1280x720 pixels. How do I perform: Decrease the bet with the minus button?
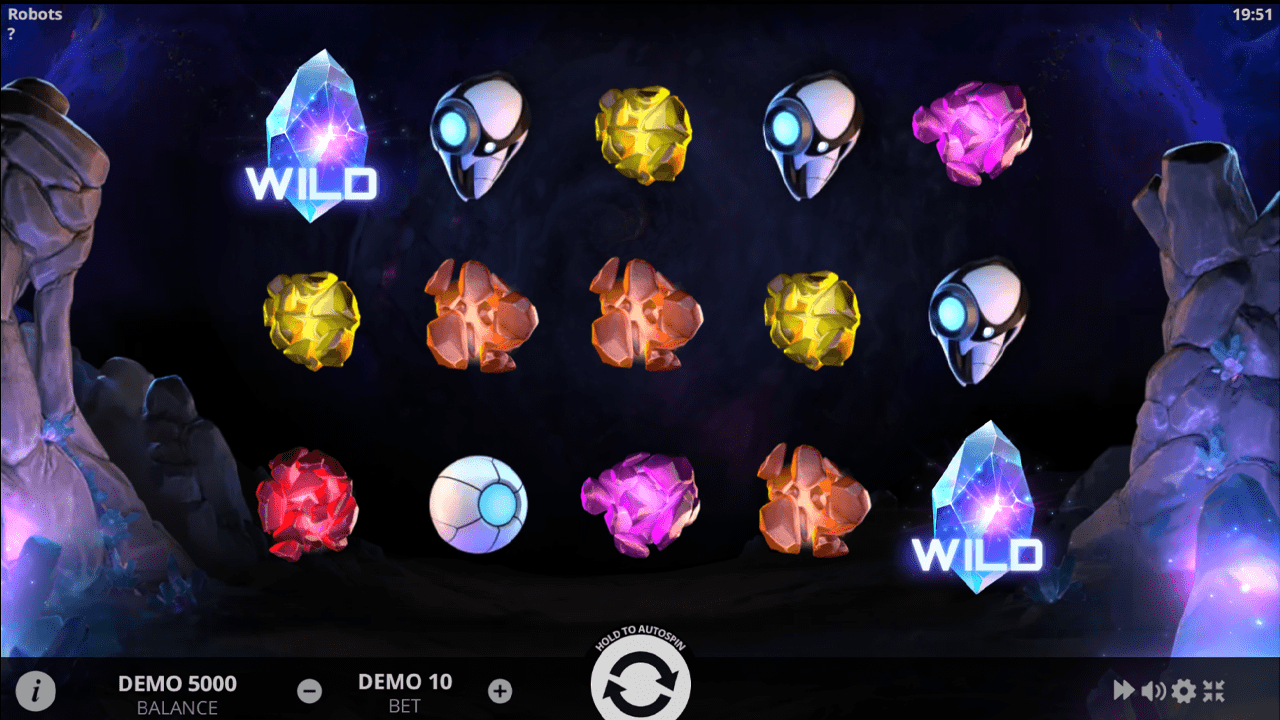pyautogui.click(x=310, y=690)
